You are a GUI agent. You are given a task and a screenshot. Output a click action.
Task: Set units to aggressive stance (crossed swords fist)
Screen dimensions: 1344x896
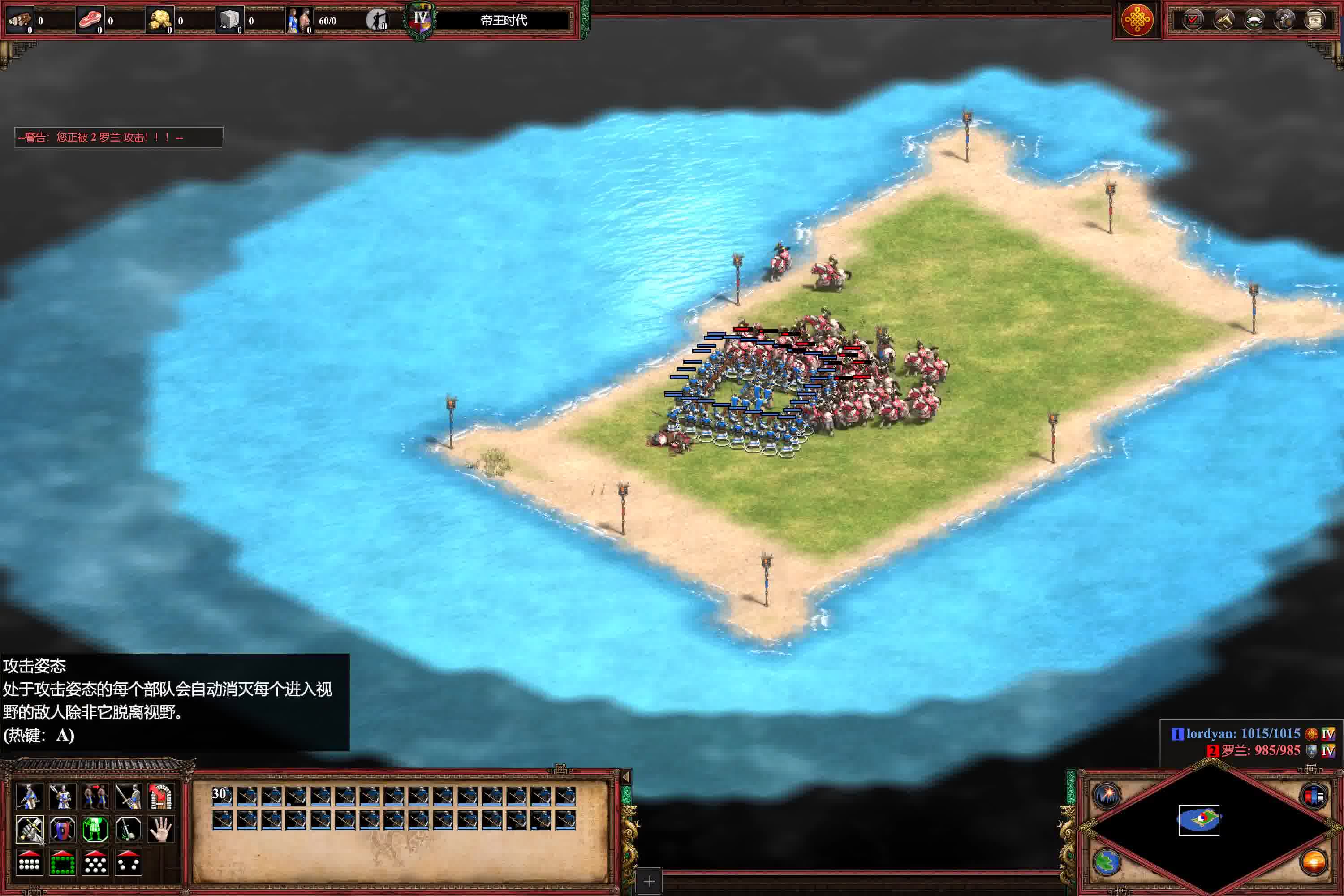pyautogui.click(x=29, y=828)
